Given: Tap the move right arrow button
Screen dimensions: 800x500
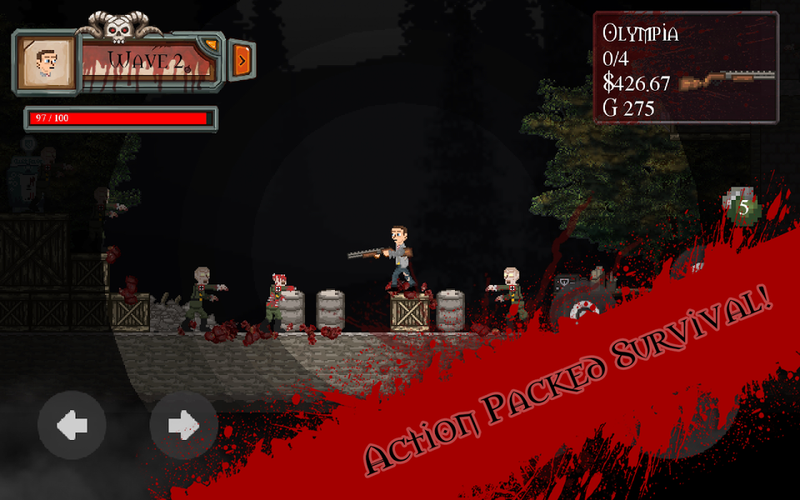Looking at the screenshot, I should click(x=183, y=425).
